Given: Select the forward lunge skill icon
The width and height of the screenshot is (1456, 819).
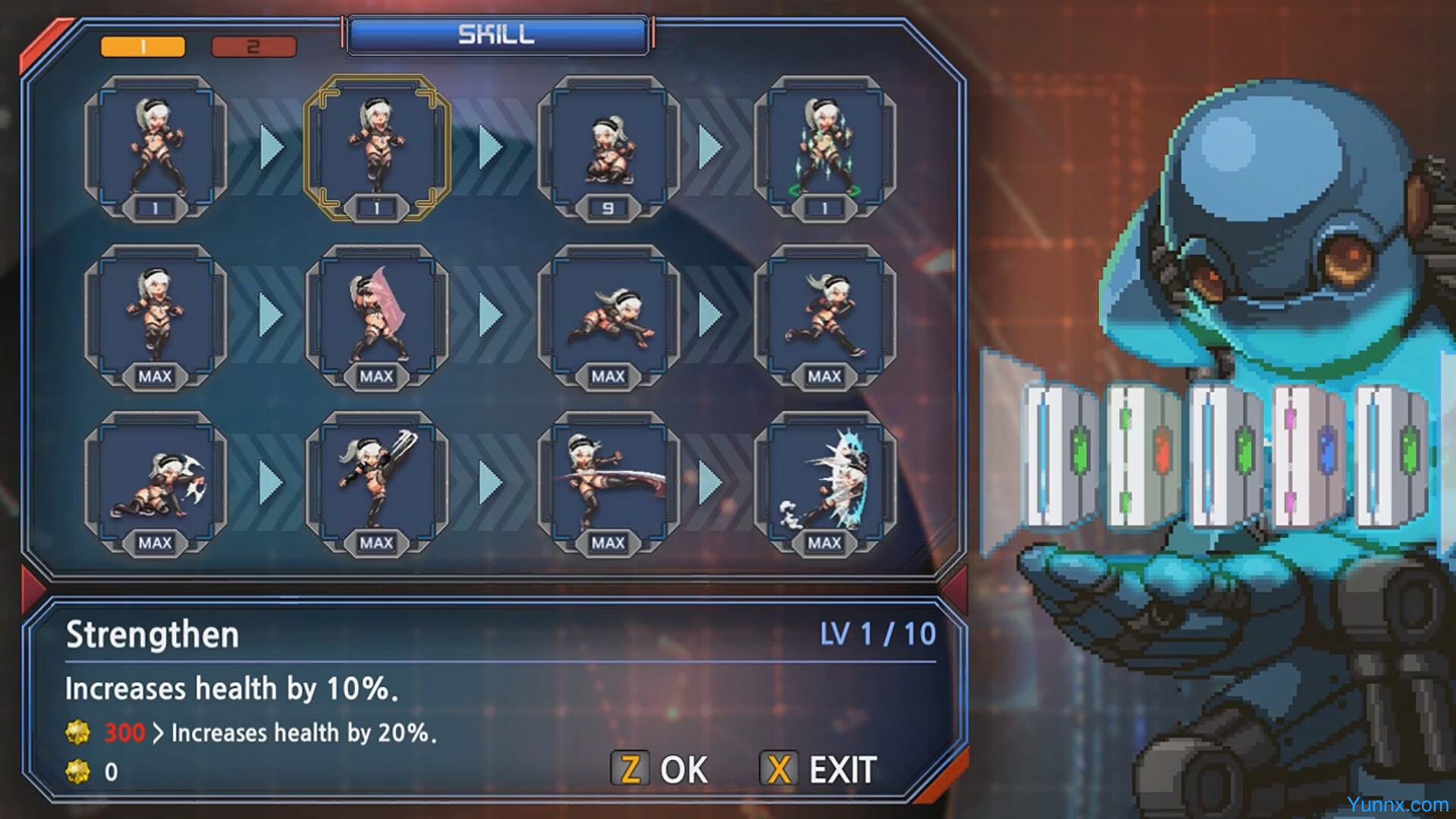Looking at the screenshot, I should [608, 315].
